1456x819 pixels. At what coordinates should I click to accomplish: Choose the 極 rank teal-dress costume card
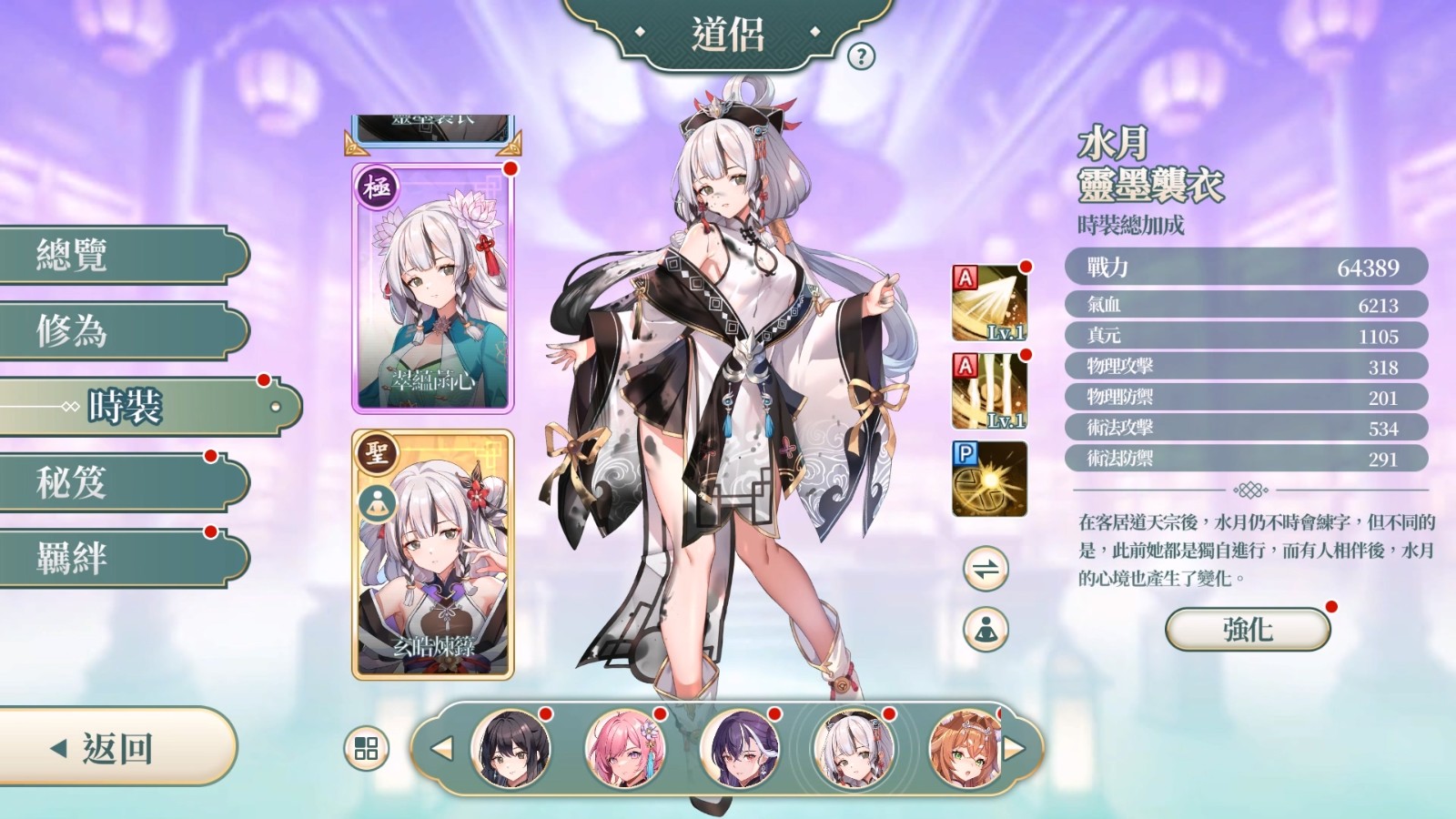[433, 288]
